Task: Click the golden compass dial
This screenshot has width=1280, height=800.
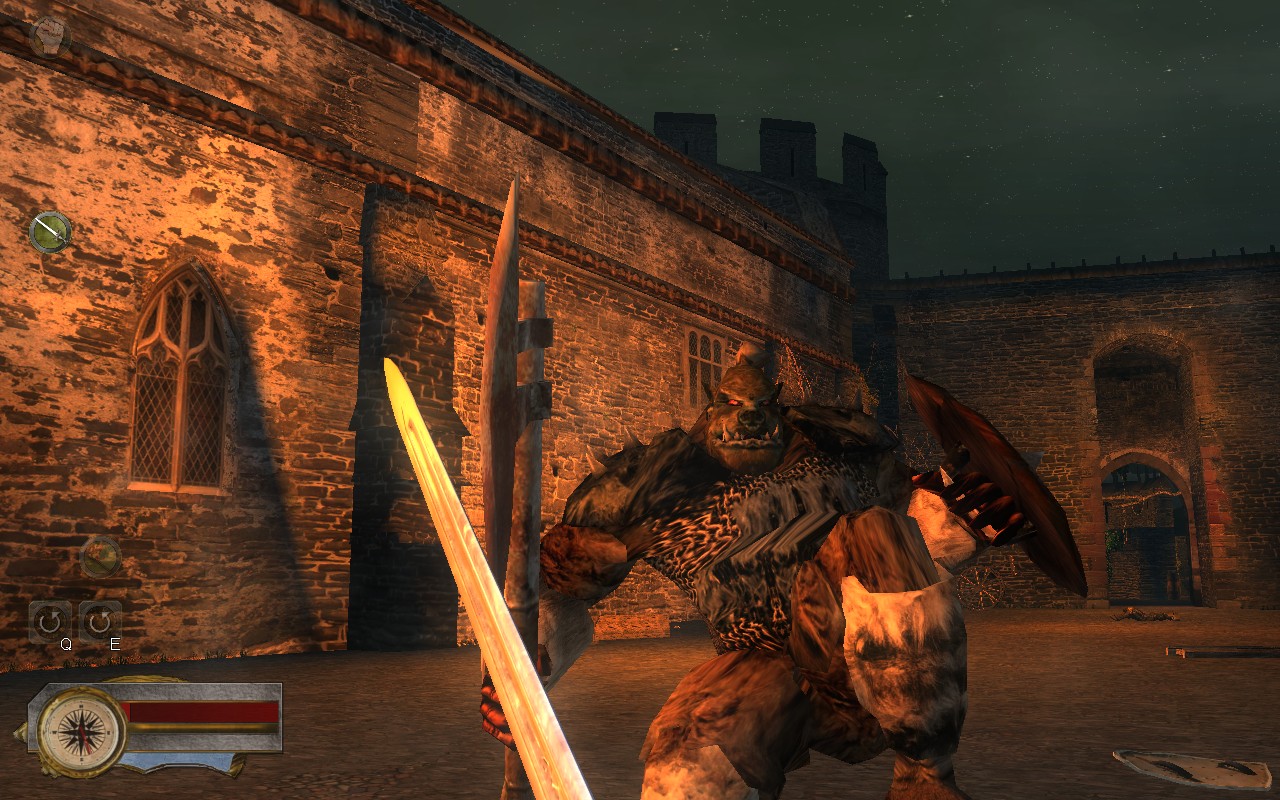Action: (81, 731)
